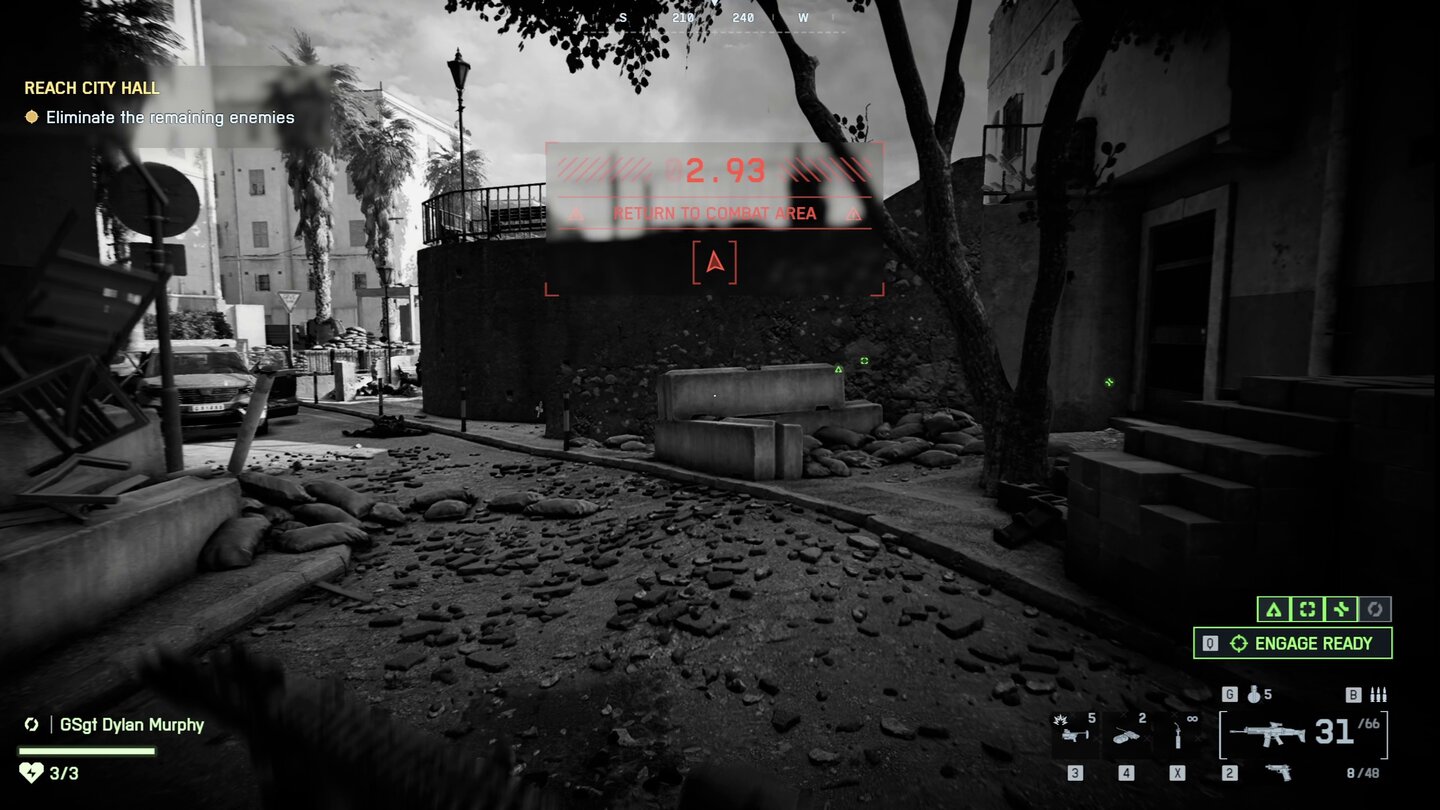Click the heart revive icon showing 3/3
The height and width of the screenshot is (810, 1440).
(30, 773)
